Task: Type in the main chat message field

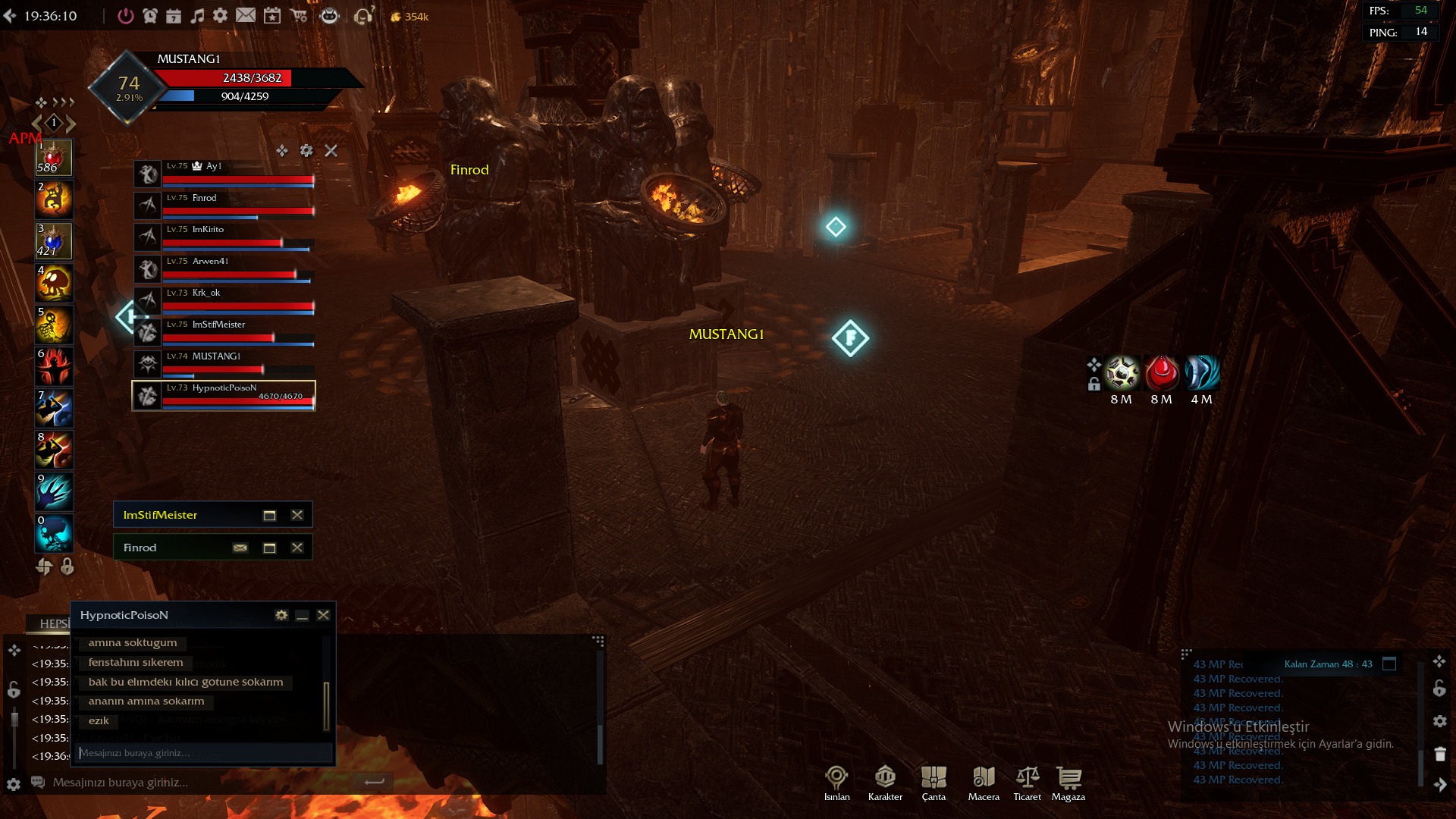Action: 197,782
